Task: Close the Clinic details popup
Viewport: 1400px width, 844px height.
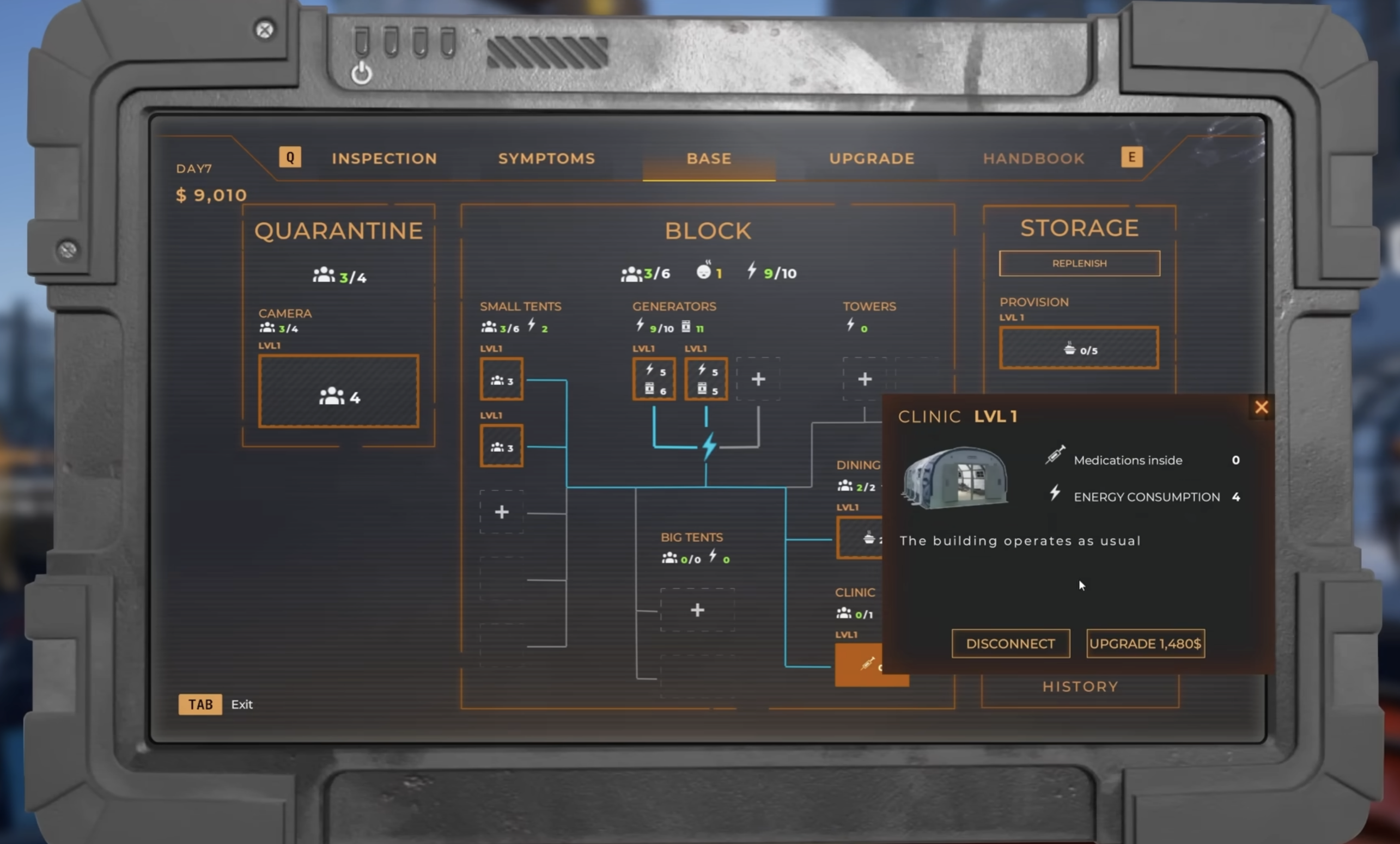Action: [1261, 407]
